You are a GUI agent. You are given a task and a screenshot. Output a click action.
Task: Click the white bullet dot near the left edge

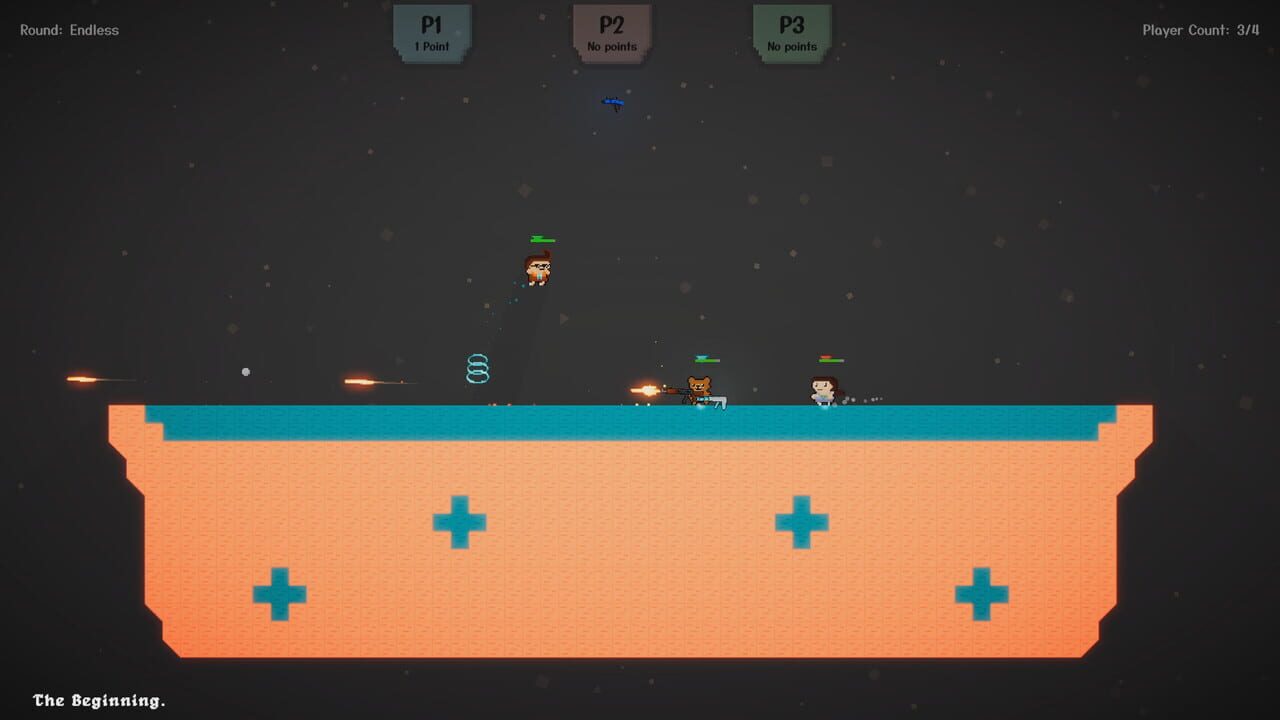click(x=246, y=372)
